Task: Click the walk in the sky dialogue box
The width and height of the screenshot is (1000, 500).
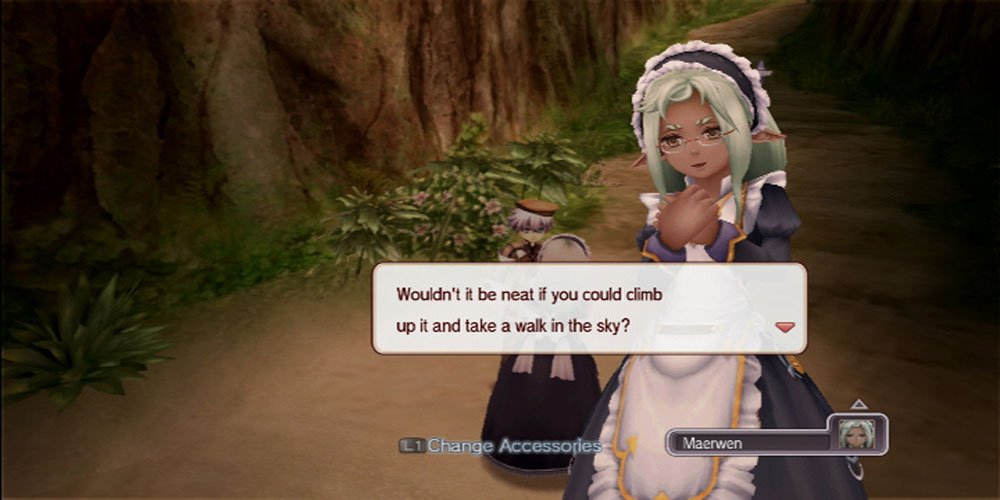Action: 588,308
